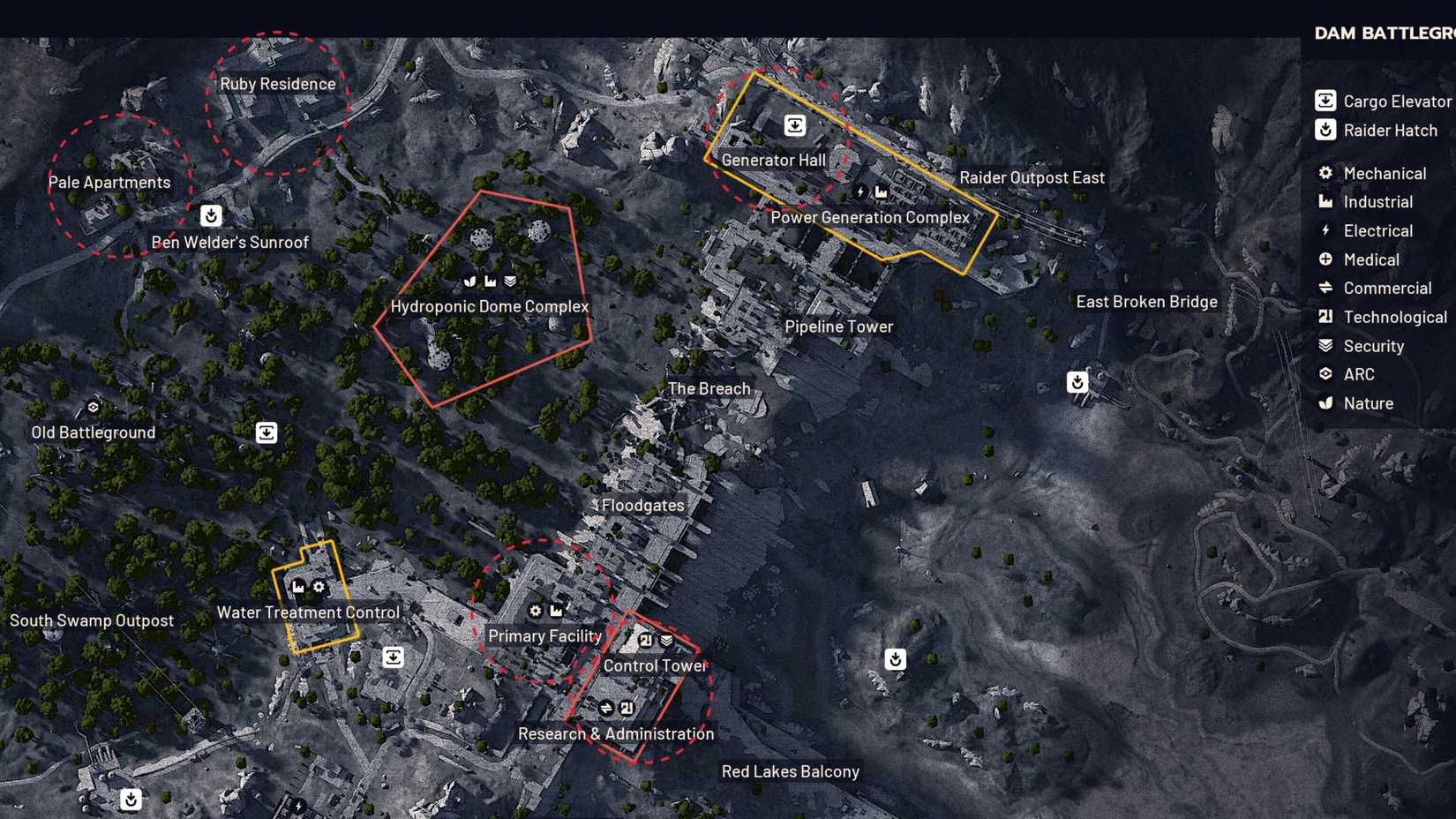The image size is (1456, 819).
Task: Toggle the Commercial category filter
Action: [1325, 288]
